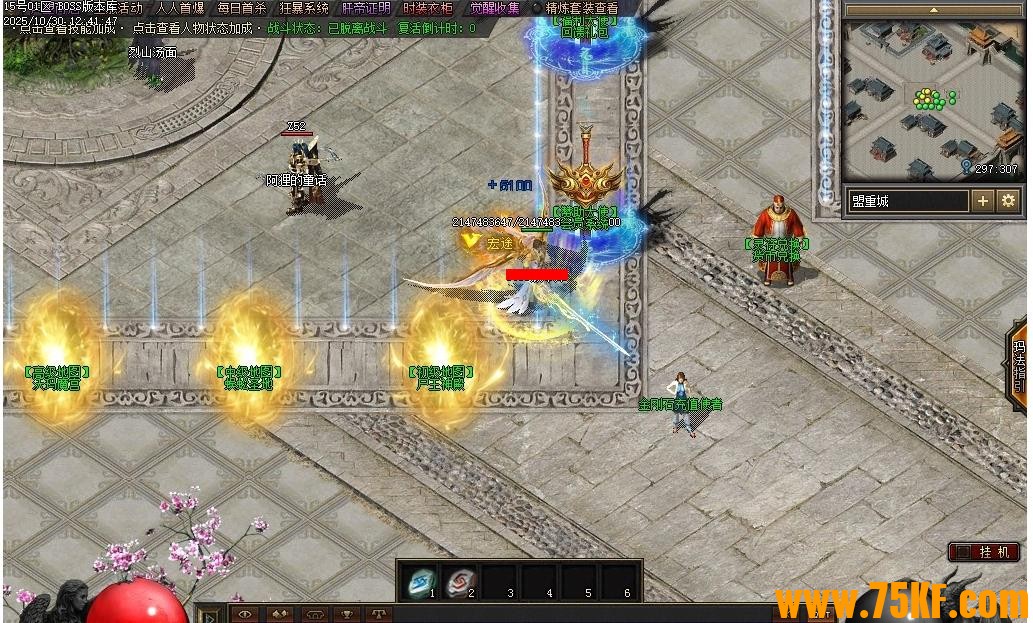The image size is (1033, 623).
Task: Click the eye icon on the bottom toolbar
Action: point(245,614)
